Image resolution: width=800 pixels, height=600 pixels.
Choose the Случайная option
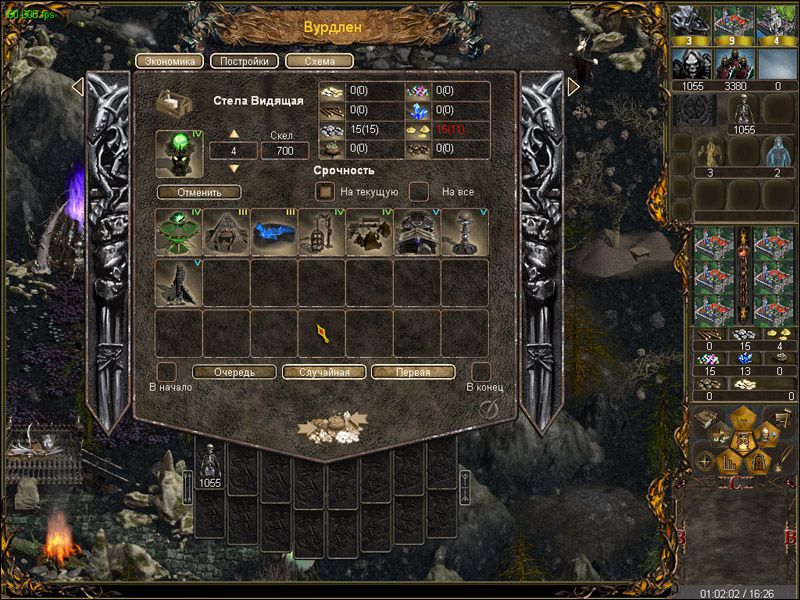click(323, 372)
